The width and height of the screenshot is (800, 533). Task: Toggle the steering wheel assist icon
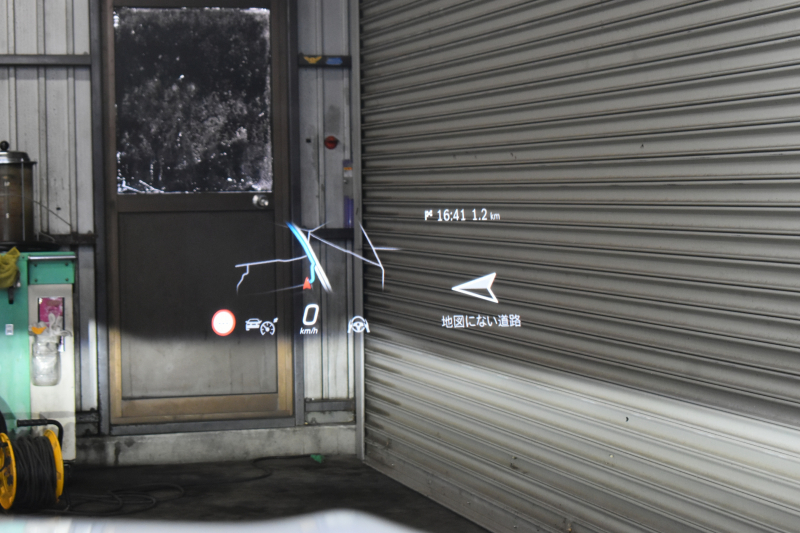pos(358,325)
